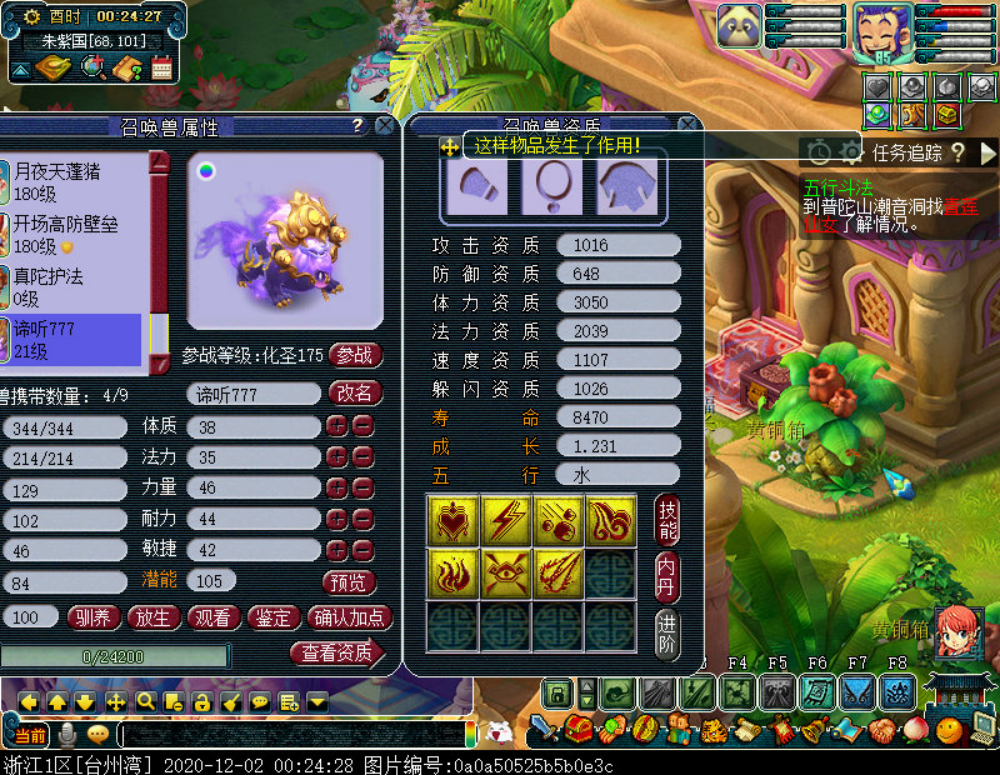Open the 预览 preview button
Image resolution: width=1000 pixels, height=775 pixels.
click(349, 582)
